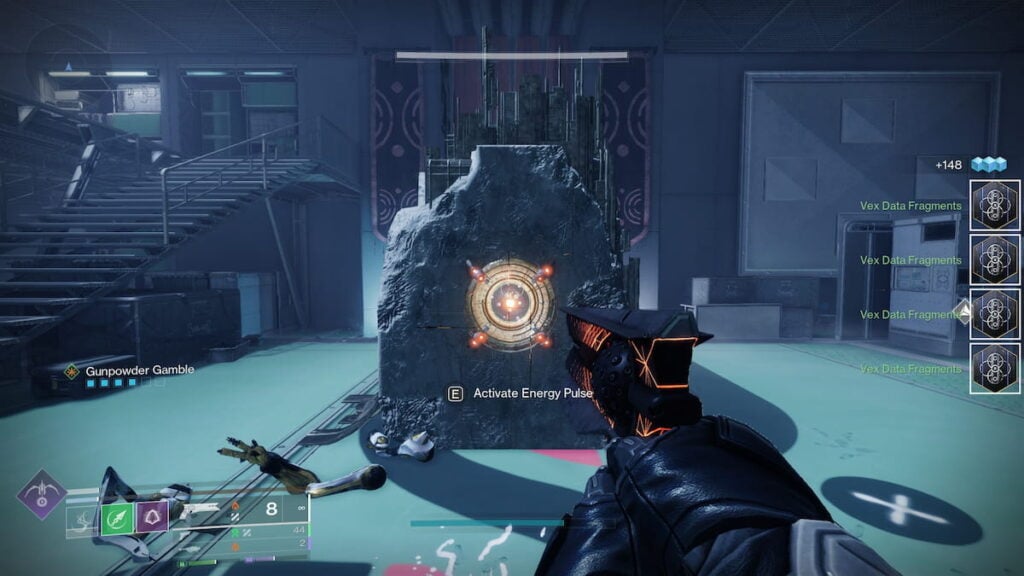Trigger the purple class ability icon
The image size is (1024, 576).
click(x=153, y=518)
